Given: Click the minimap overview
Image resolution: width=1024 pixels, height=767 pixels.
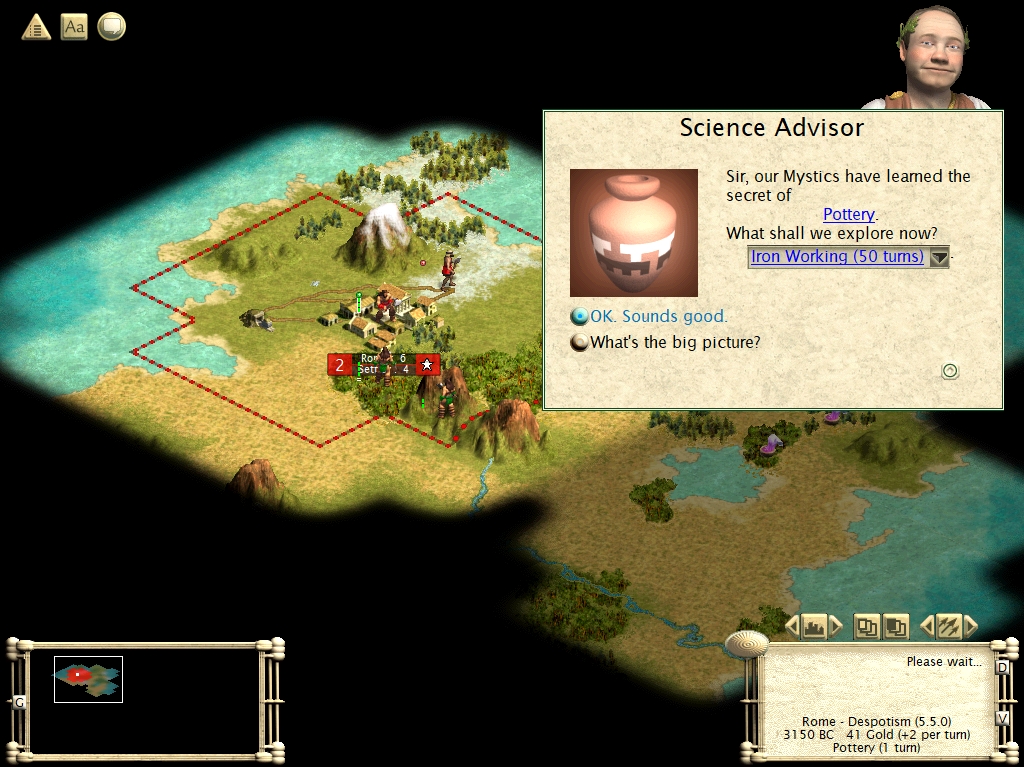Looking at the screenshot, I should (88, 679).
